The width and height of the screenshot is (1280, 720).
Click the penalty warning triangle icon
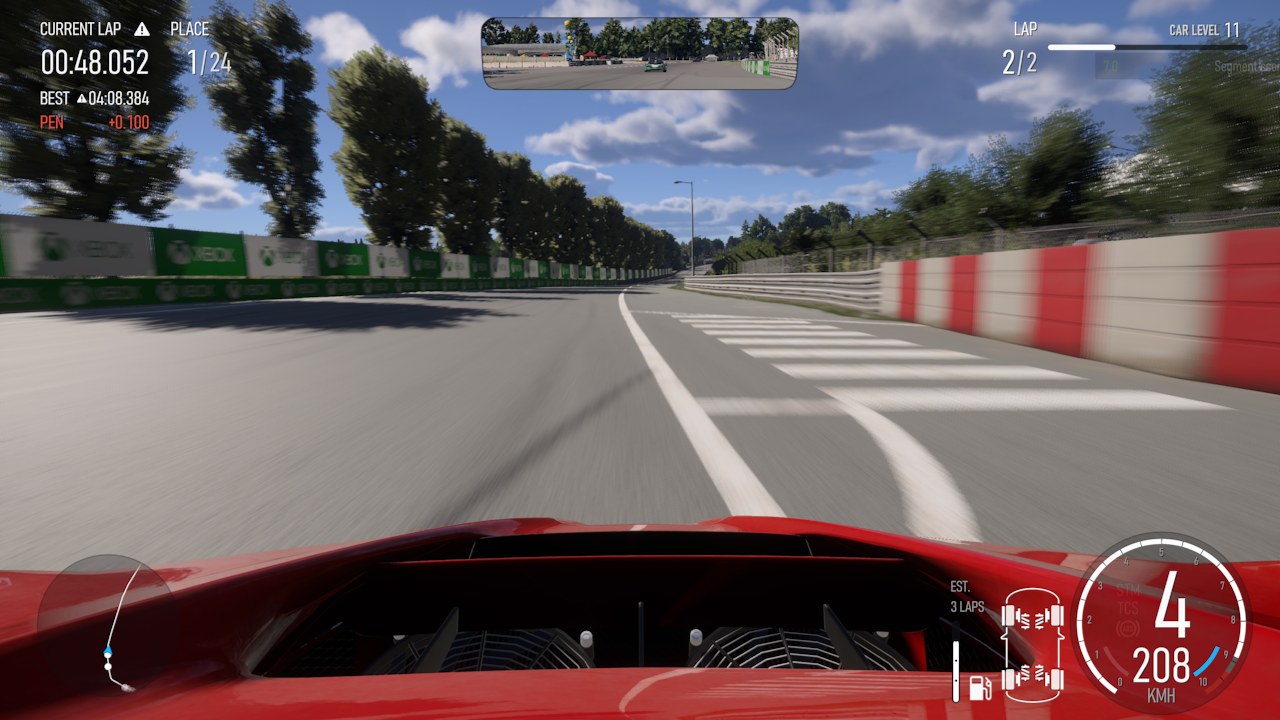[142, 29]
